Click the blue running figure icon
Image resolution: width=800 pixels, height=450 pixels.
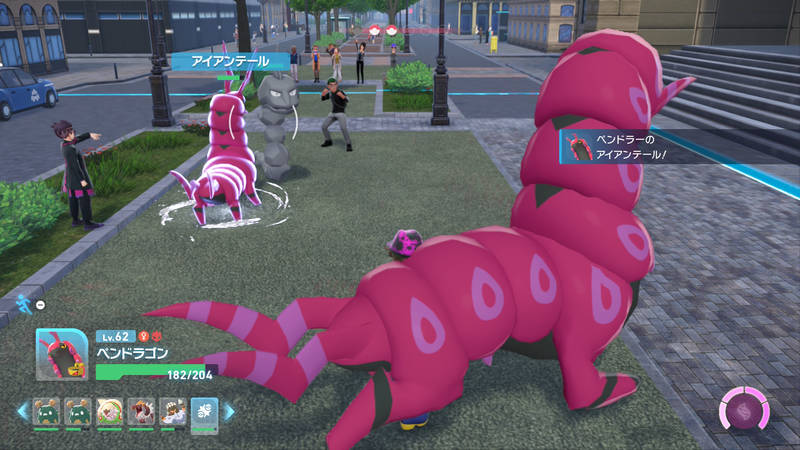[x=22, y=303]
